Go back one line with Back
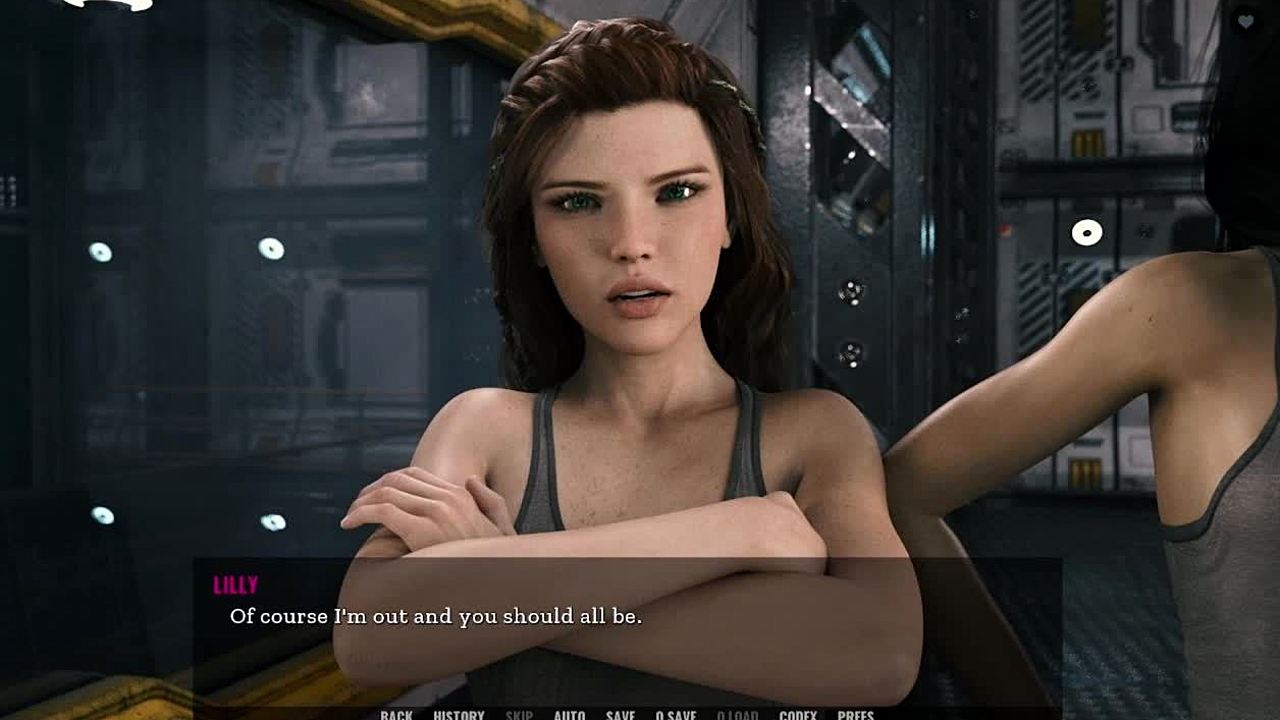 [396, 715]
